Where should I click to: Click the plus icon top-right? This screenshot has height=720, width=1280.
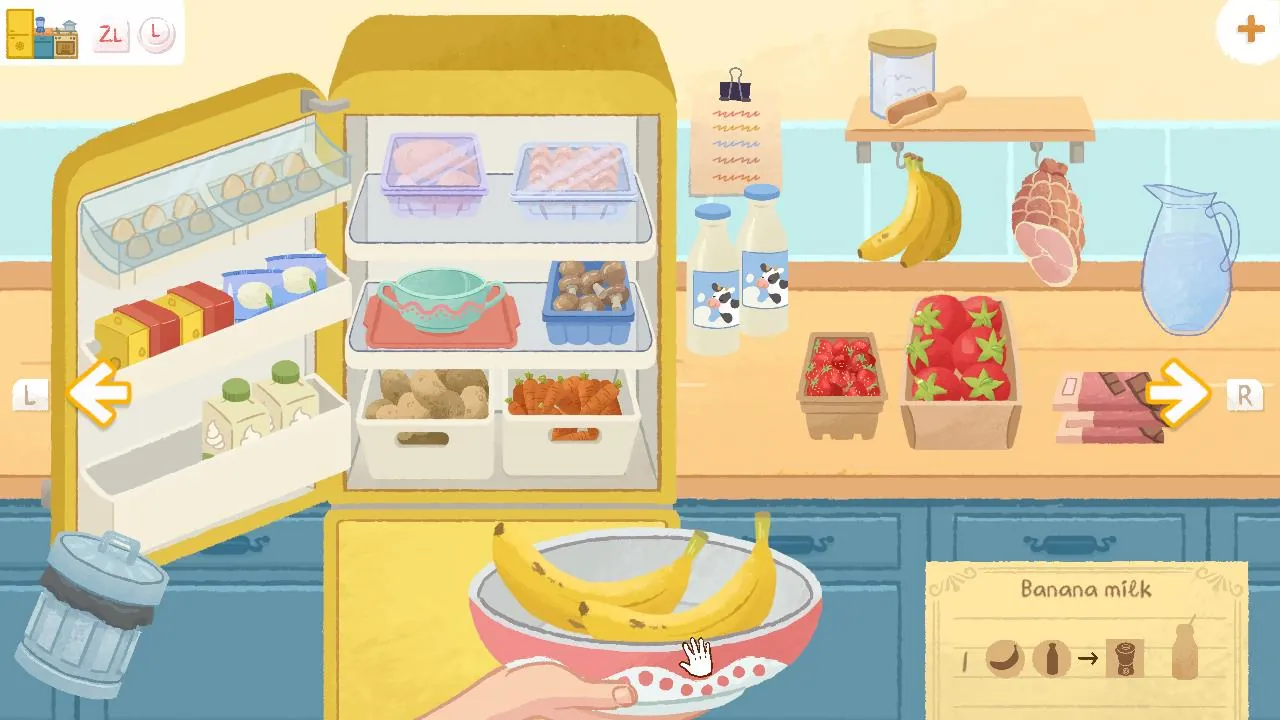pyautogui.click(x=1249, y=29)
